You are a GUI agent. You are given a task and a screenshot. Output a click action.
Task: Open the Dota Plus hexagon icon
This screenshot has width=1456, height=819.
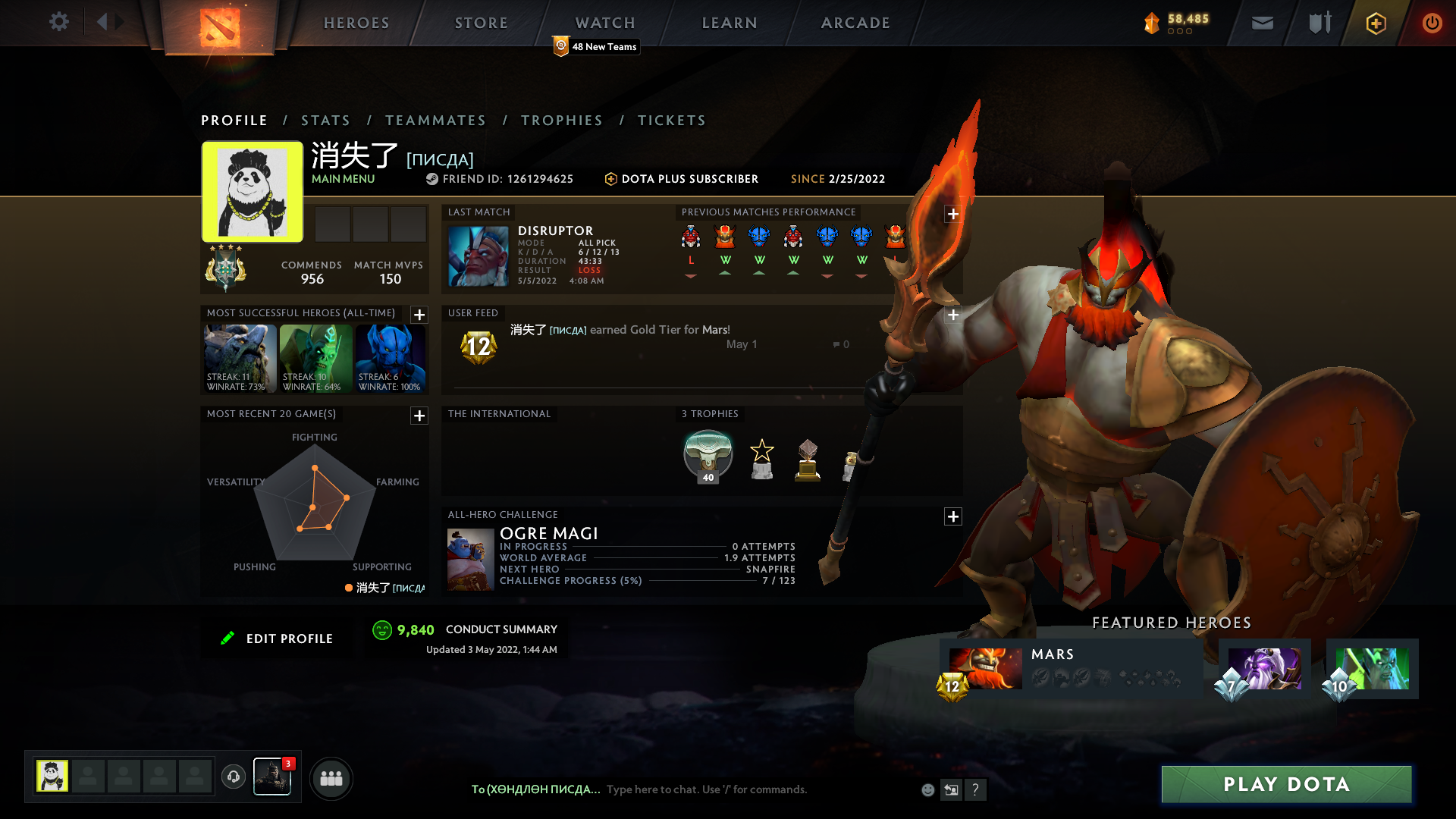[1376, 23]
